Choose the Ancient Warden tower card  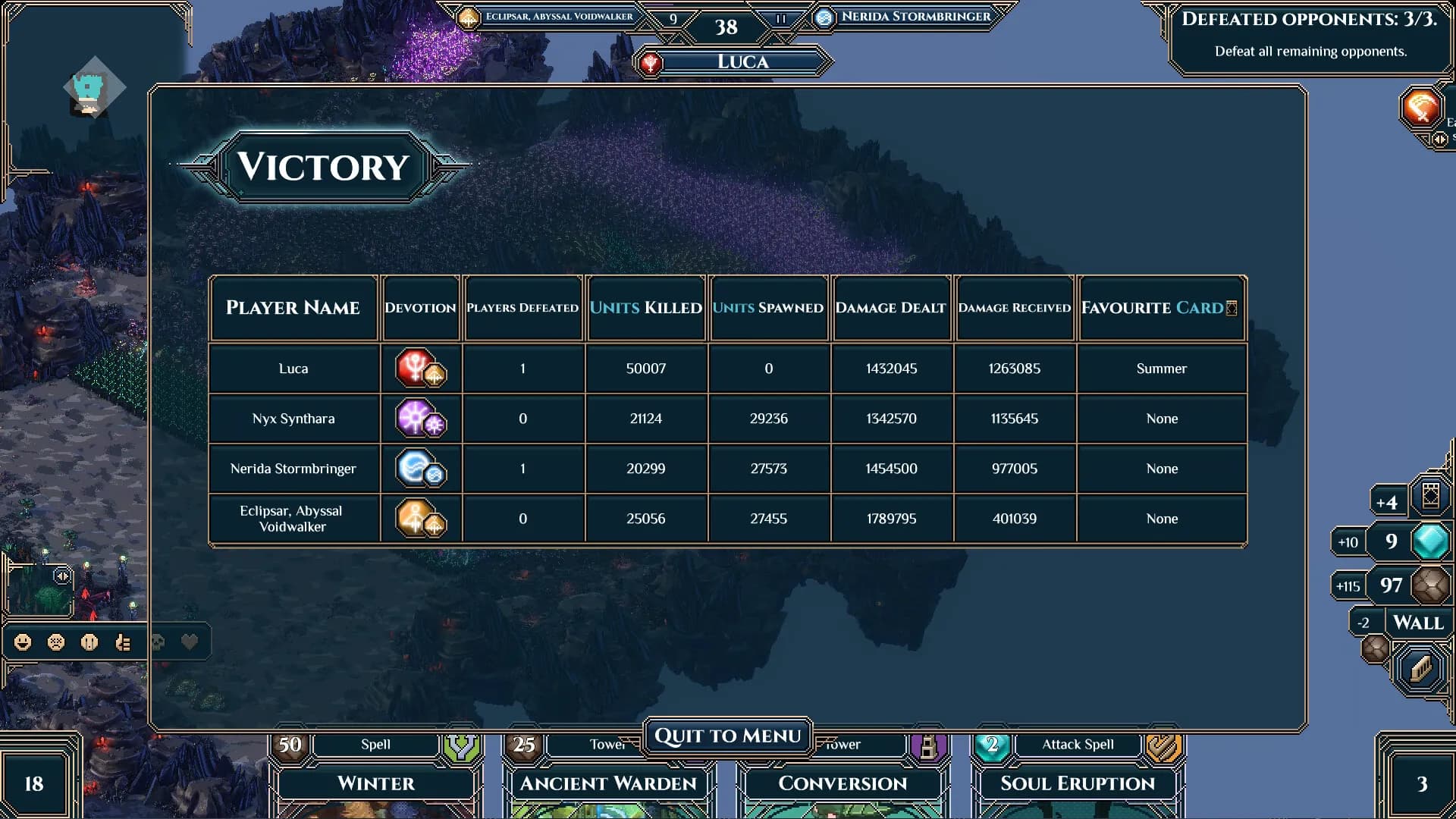coord(608,783)
